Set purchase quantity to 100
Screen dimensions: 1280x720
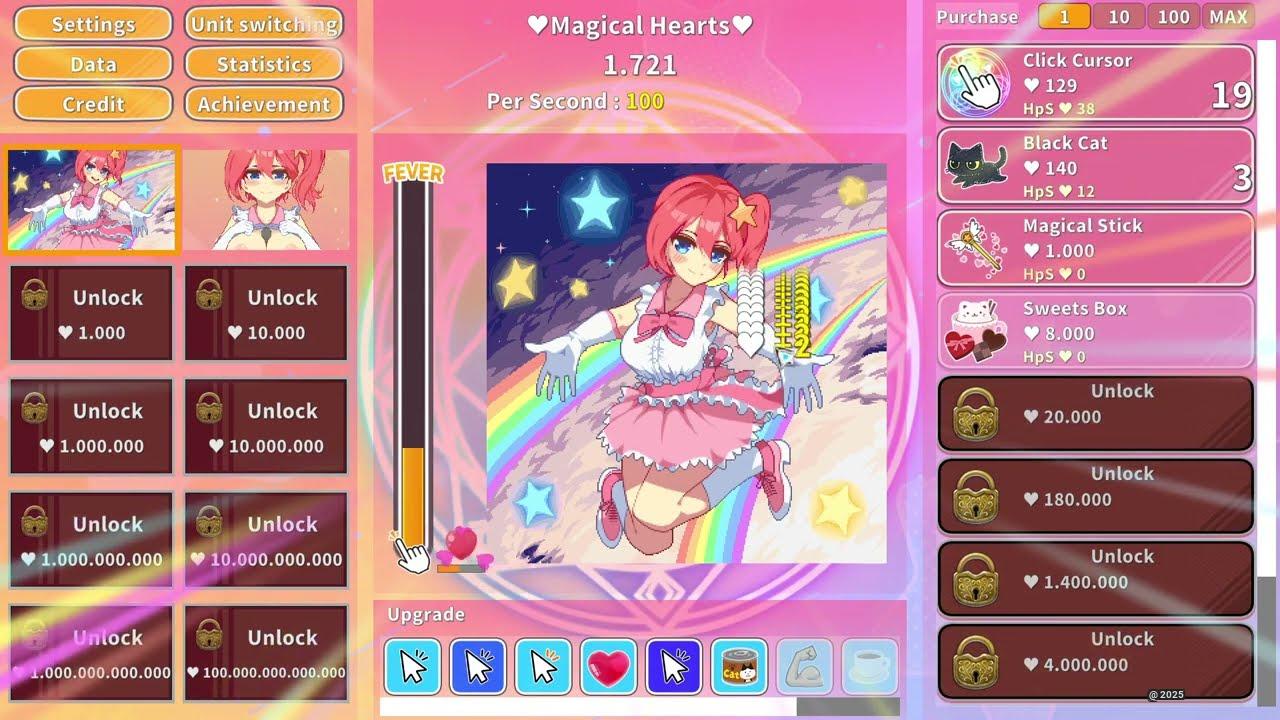pyautogui.click(x=1173, y=16)
